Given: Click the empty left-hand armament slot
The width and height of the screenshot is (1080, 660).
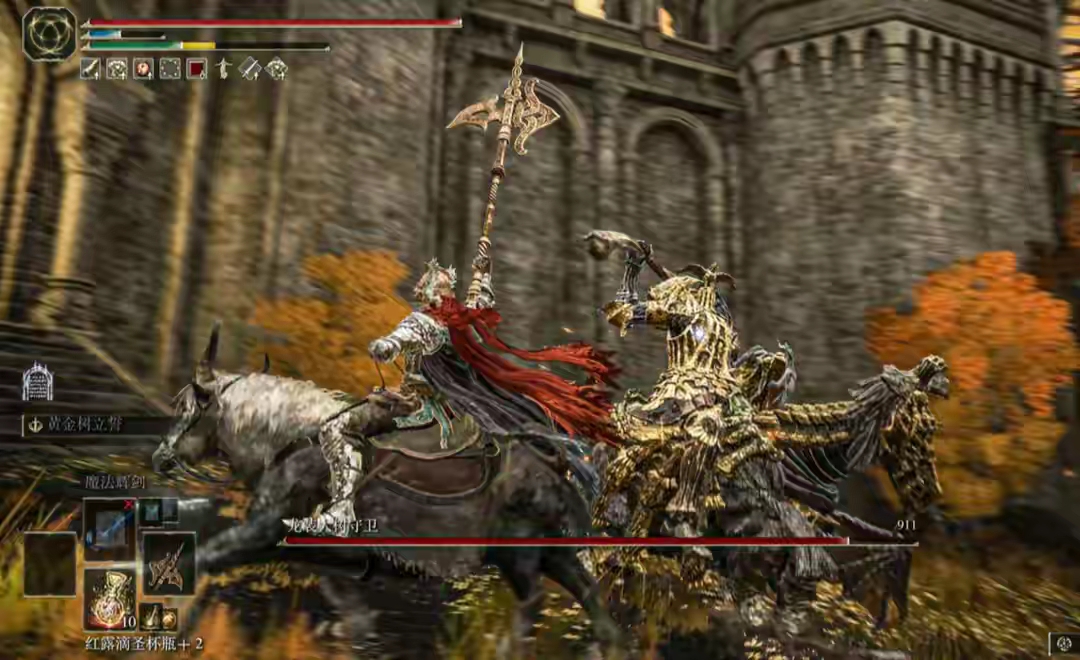Looking at the screenshot, I should click(50, 564).
